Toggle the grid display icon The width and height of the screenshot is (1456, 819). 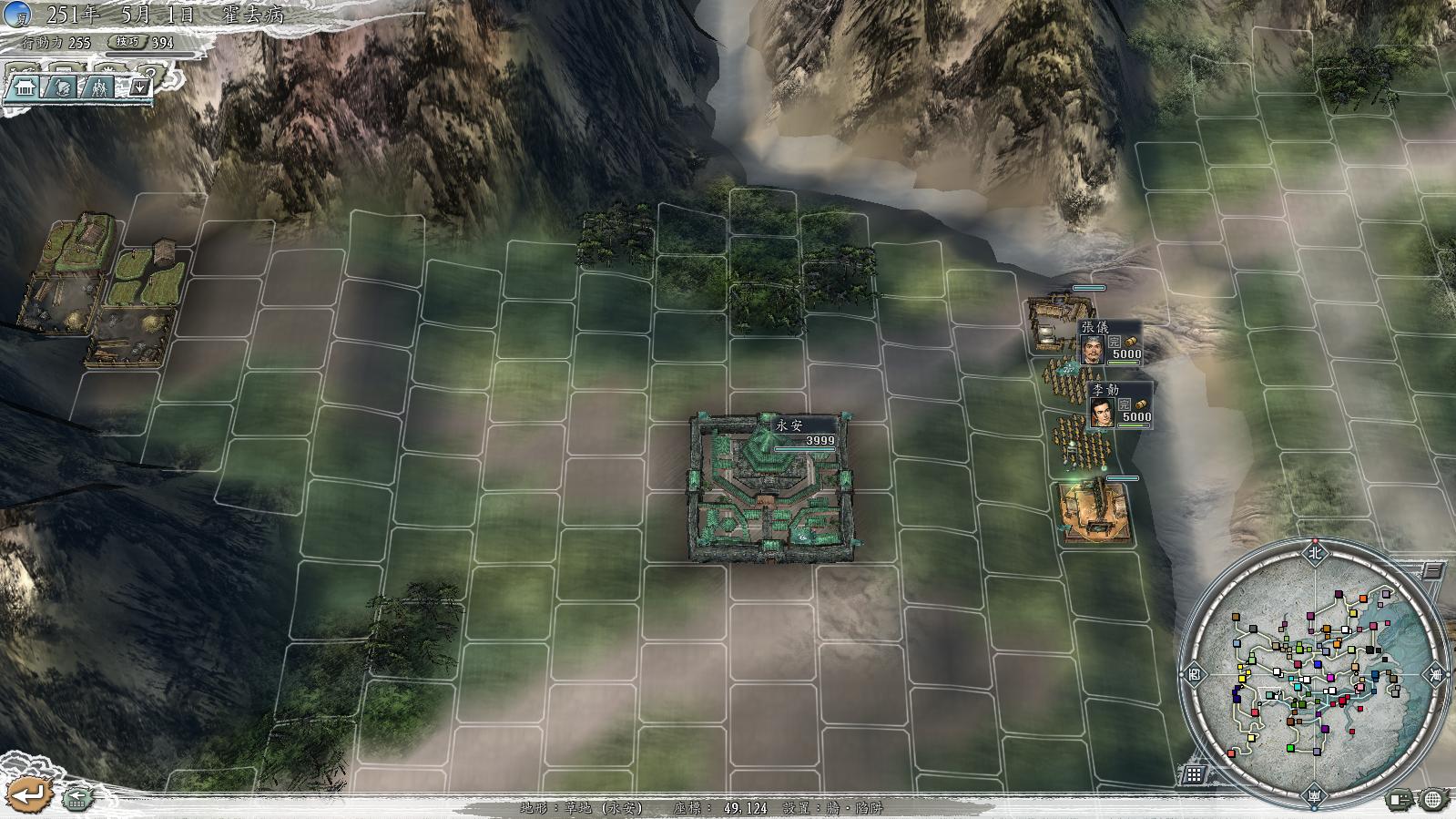point(1194,775)
